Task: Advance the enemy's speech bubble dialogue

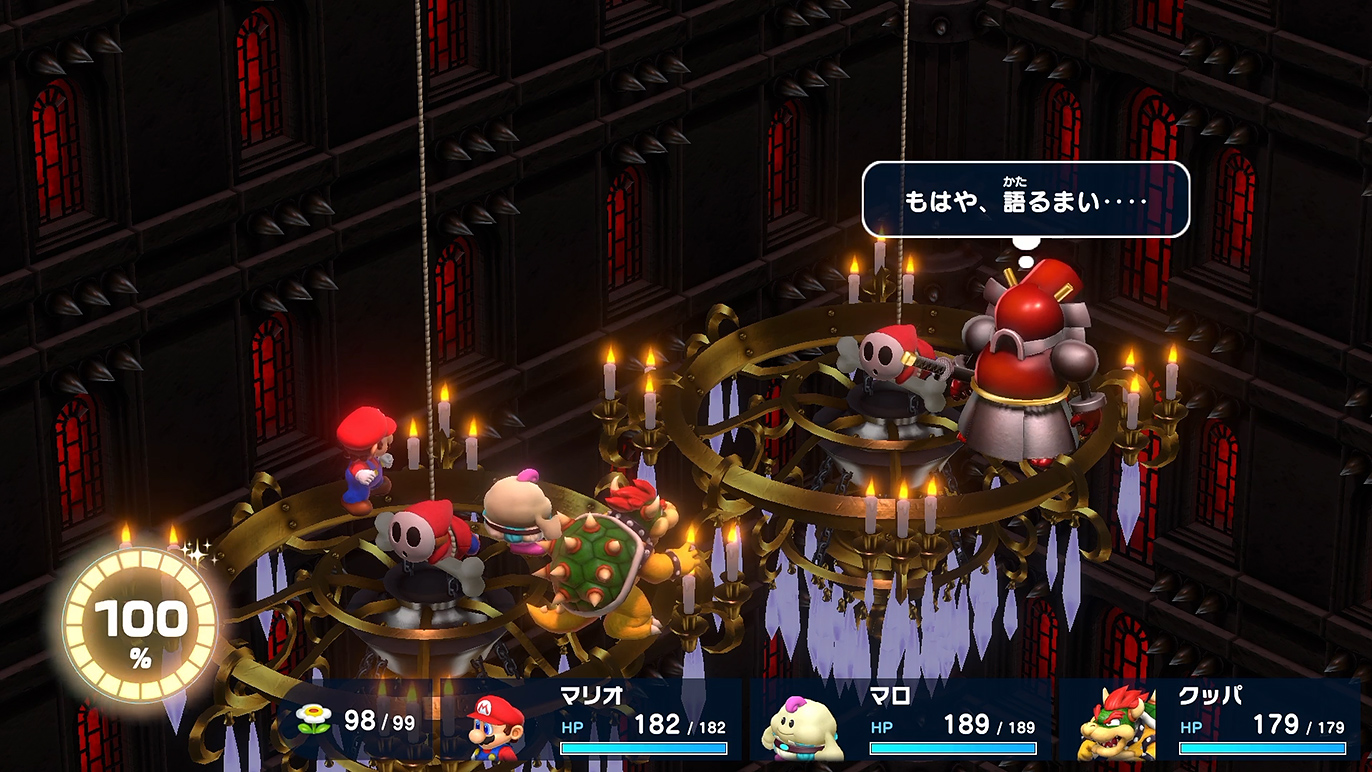Action: tap(1025, 200)
